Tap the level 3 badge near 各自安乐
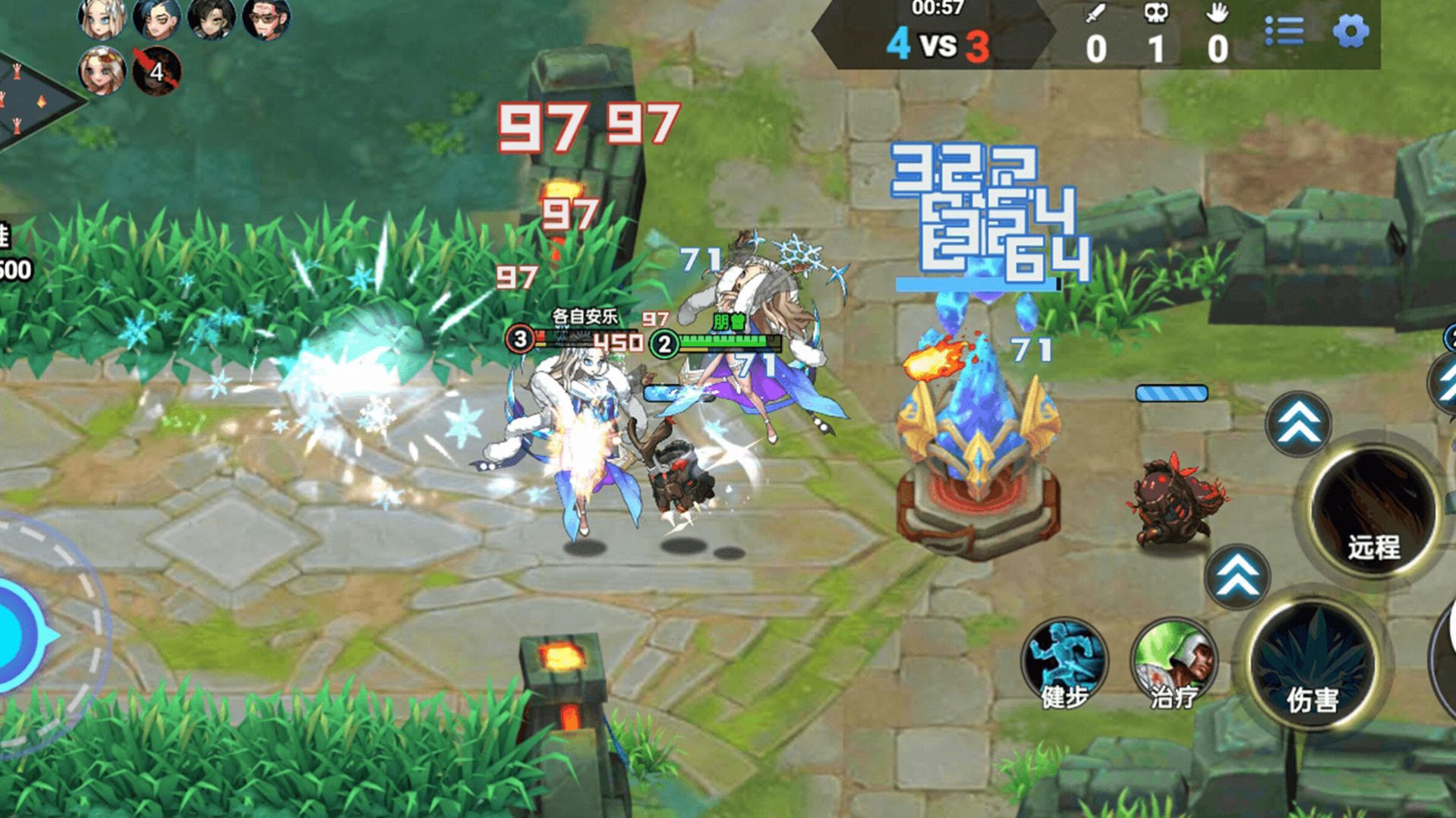This screenshot has height=818, width=1456. (x=519, y=339)
